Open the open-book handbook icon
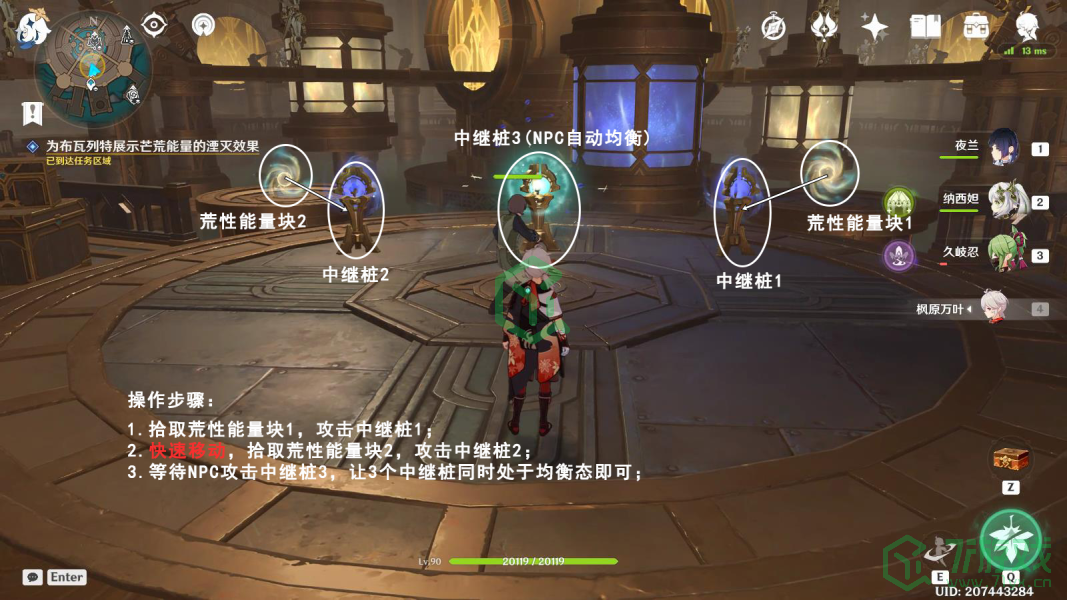Screen dimensions: 1067x600 [925, 27]
